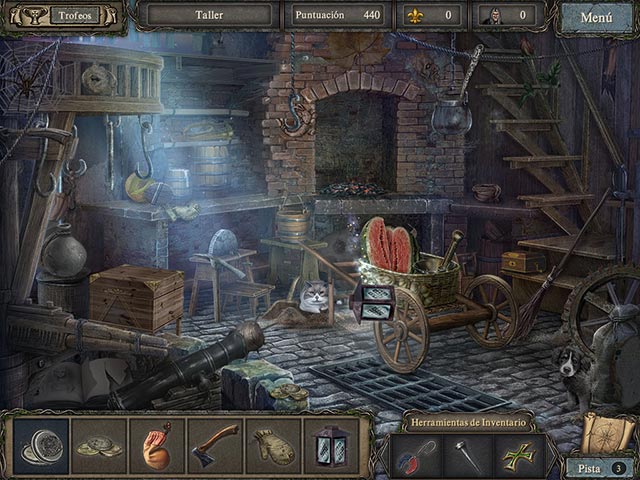Select the gold coins slot
The height and width of the screenshot is (480, 640).
(100, 446)
